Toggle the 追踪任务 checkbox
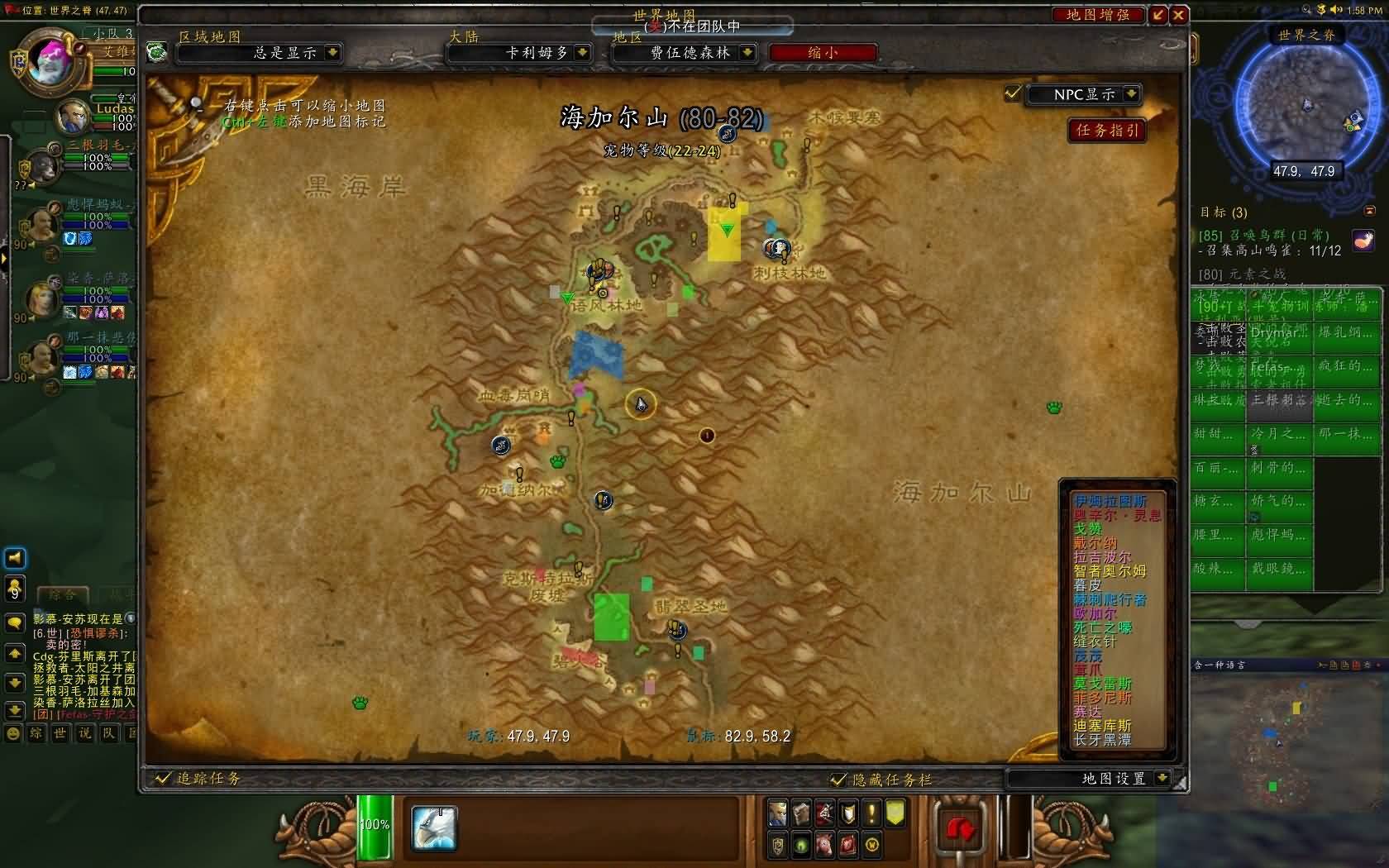The image size is (1389, 868). [x=162, y=778]
